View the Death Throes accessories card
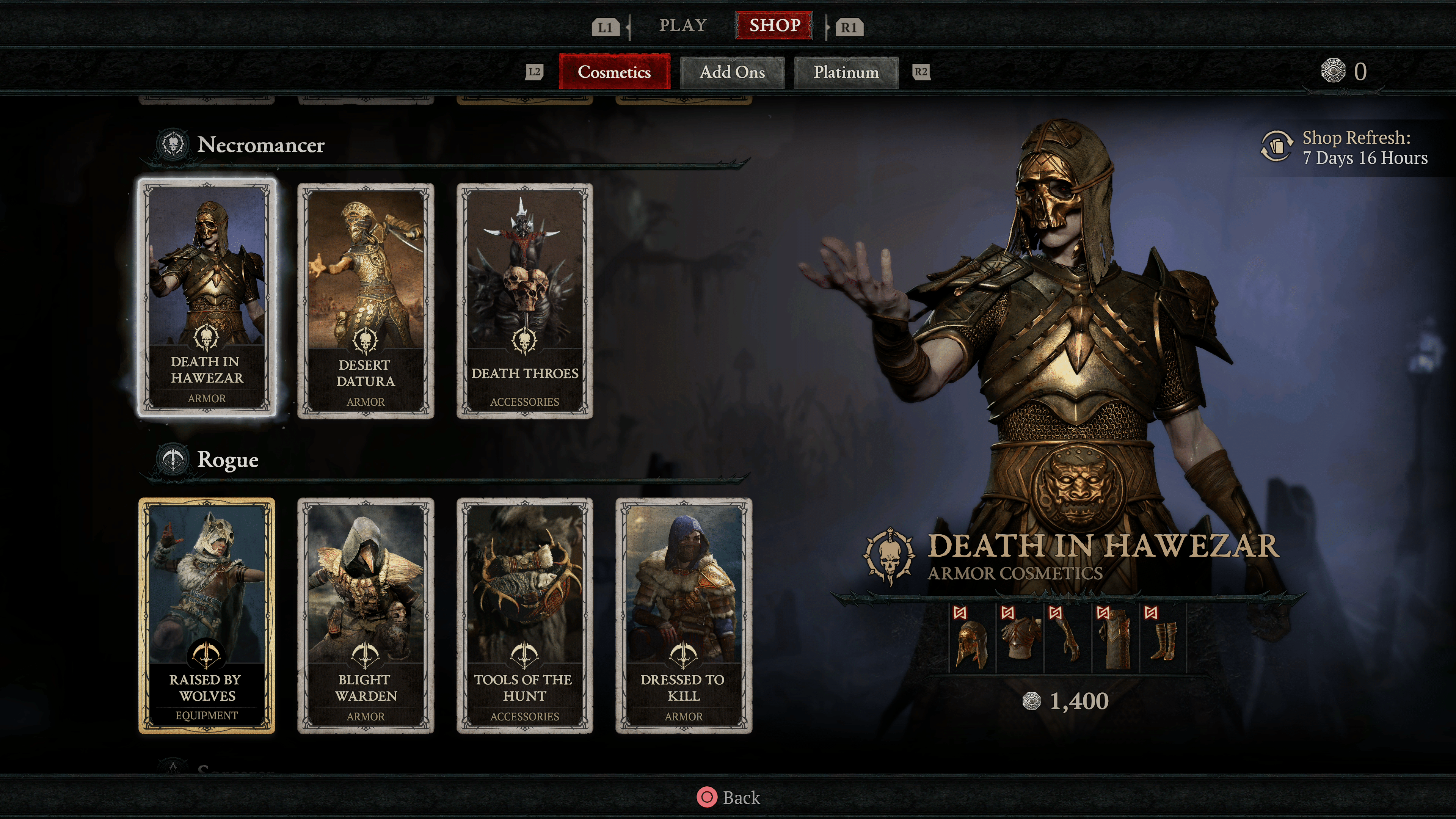The width and height of the screenshot is (1456, 819). coord(524,301)
